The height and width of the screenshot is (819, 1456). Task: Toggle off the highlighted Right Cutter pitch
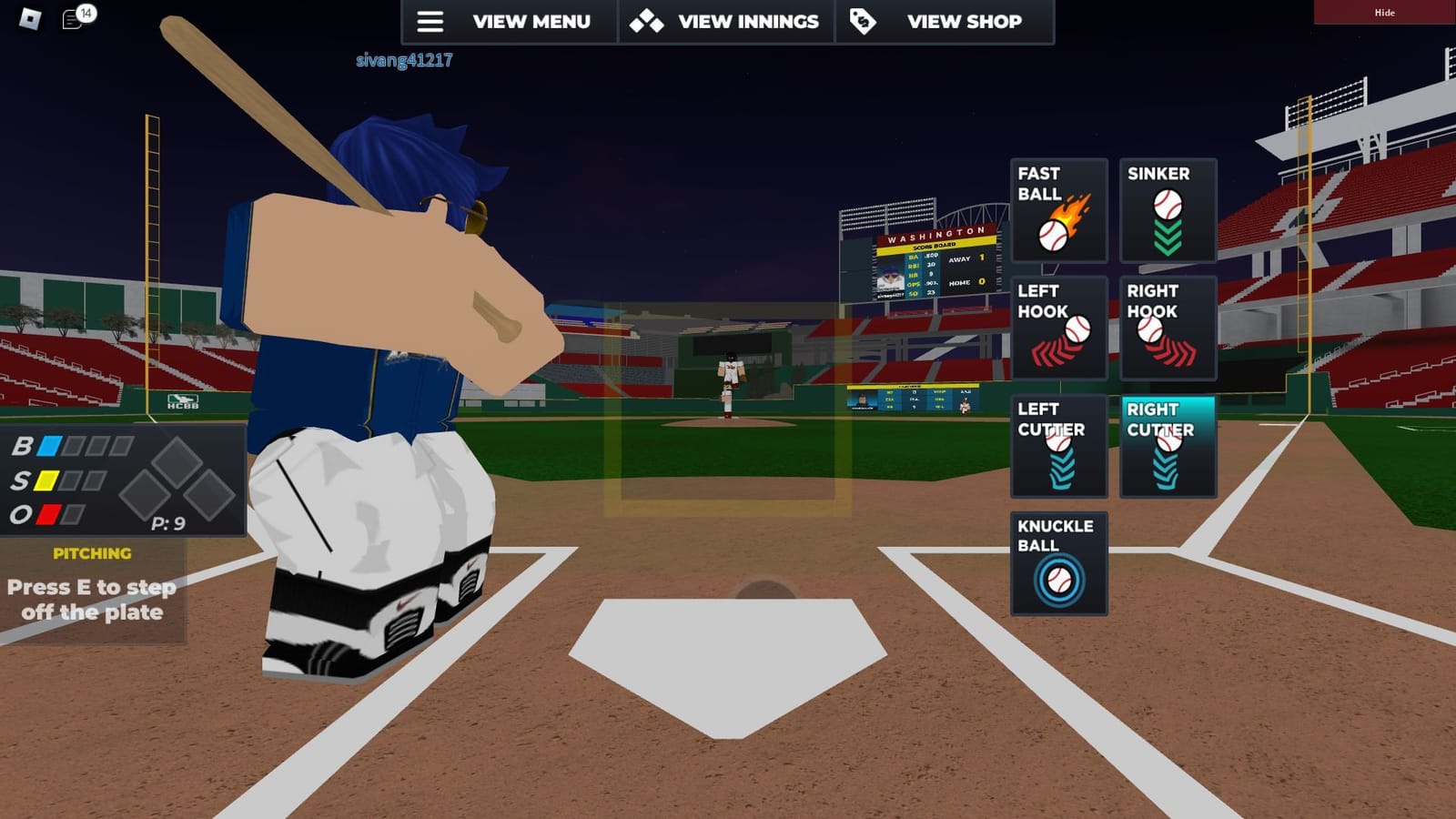pyautogui.click(x=1168, y=445)
